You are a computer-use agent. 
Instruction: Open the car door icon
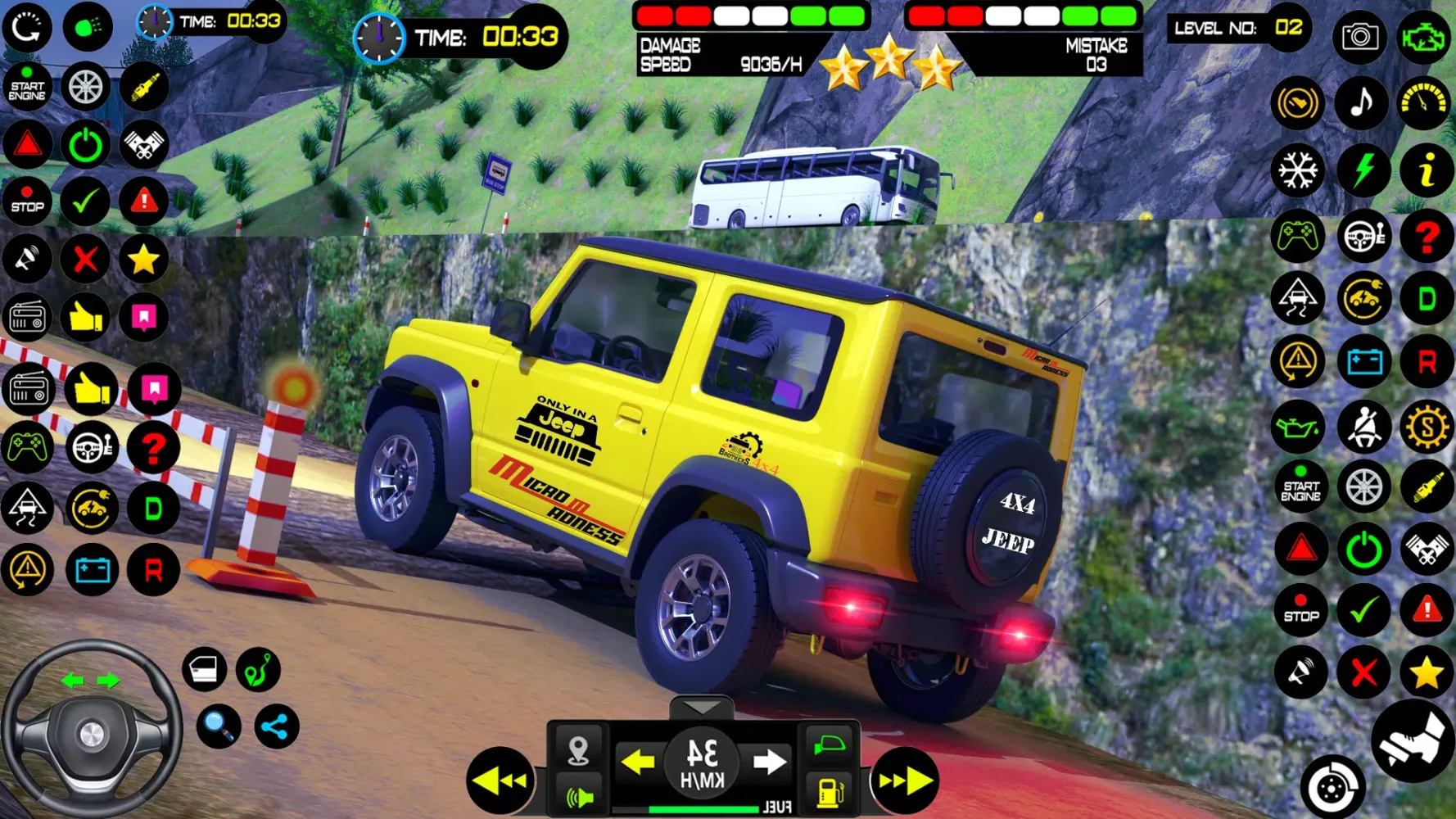(x=204, y=670)
